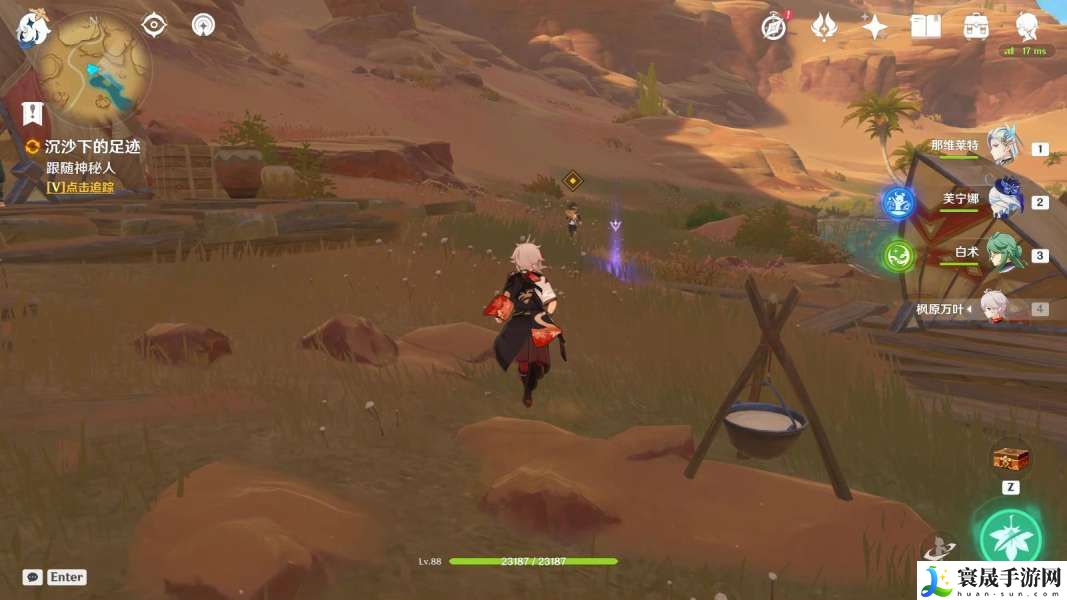
Task: Open the winged emblem menu icon
Action: (823, 27)
